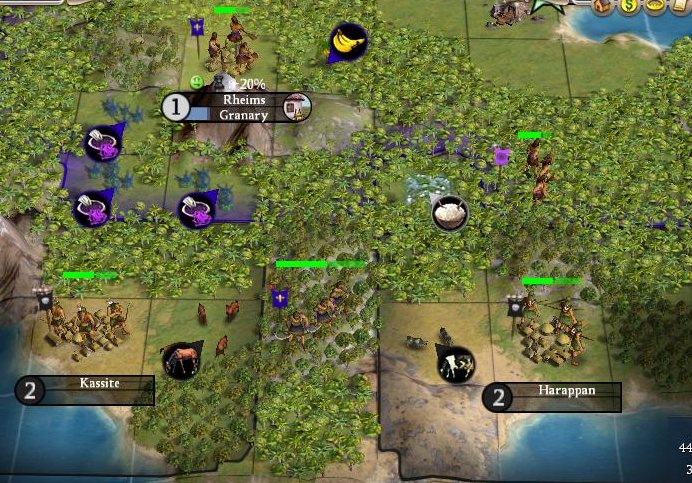This screenshot has width=692, height=483.
Task: Open the domestic advisor house icon
Action: (x=603, y=6)
